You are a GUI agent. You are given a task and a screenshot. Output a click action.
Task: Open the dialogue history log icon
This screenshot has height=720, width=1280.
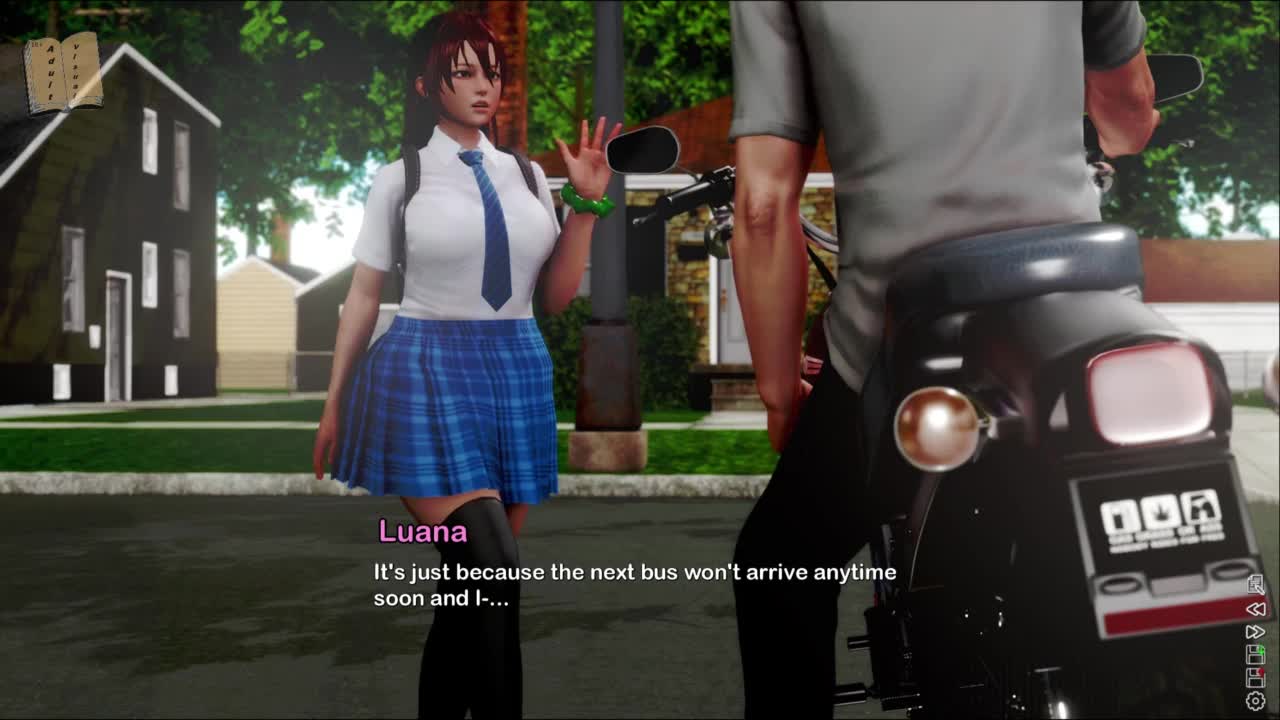point(1255,585)
